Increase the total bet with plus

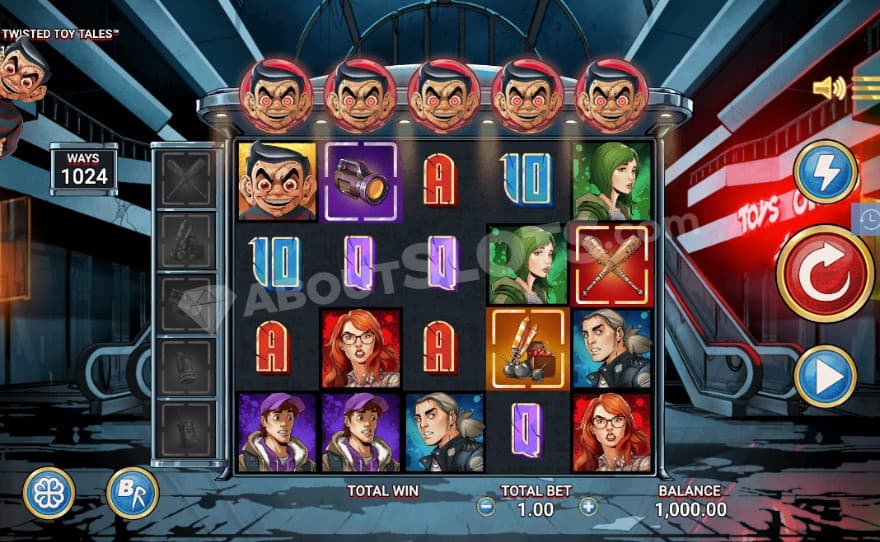click(x=588, y=507)
